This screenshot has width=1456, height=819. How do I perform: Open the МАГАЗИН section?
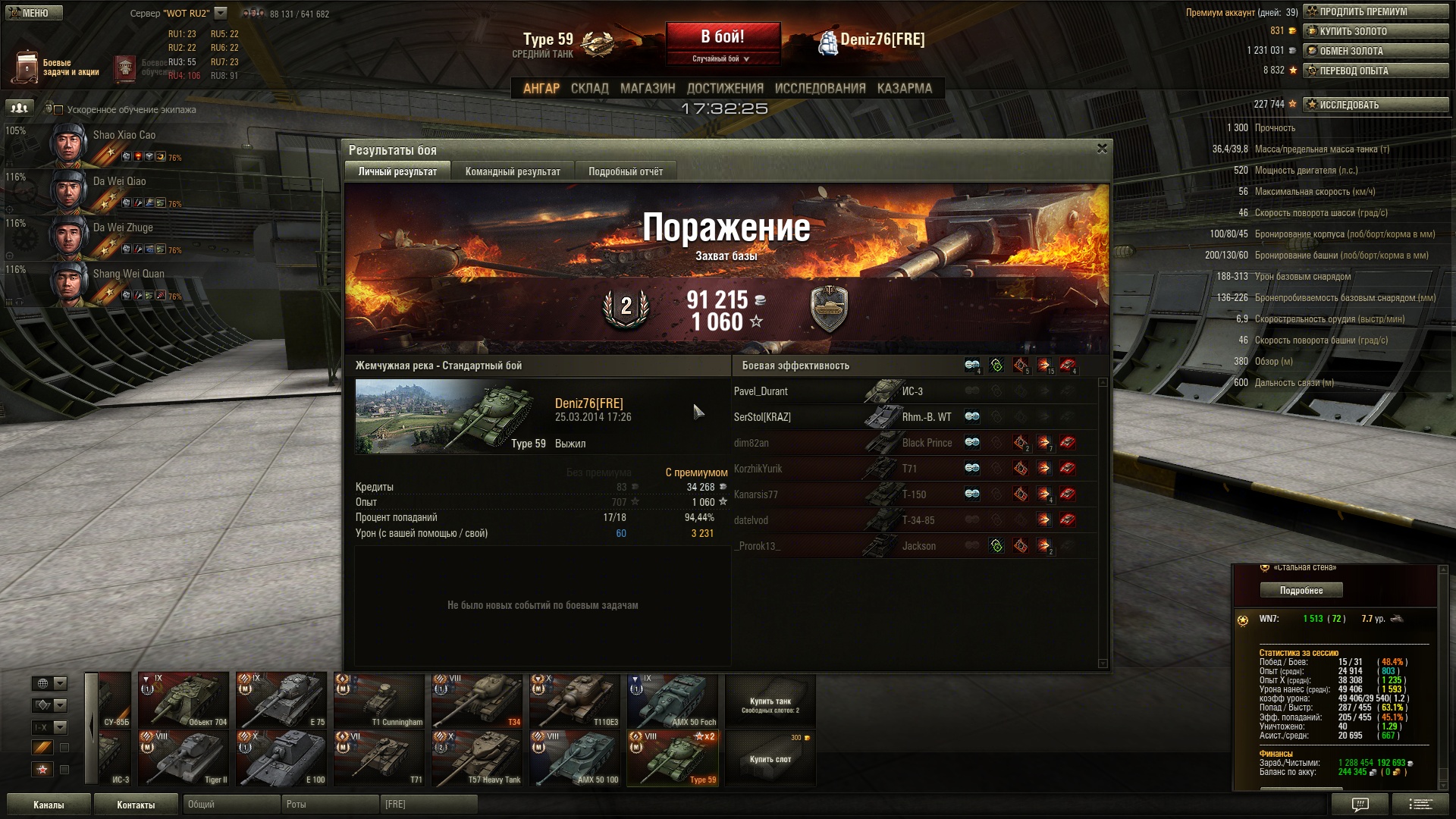[x=647, y=89]
